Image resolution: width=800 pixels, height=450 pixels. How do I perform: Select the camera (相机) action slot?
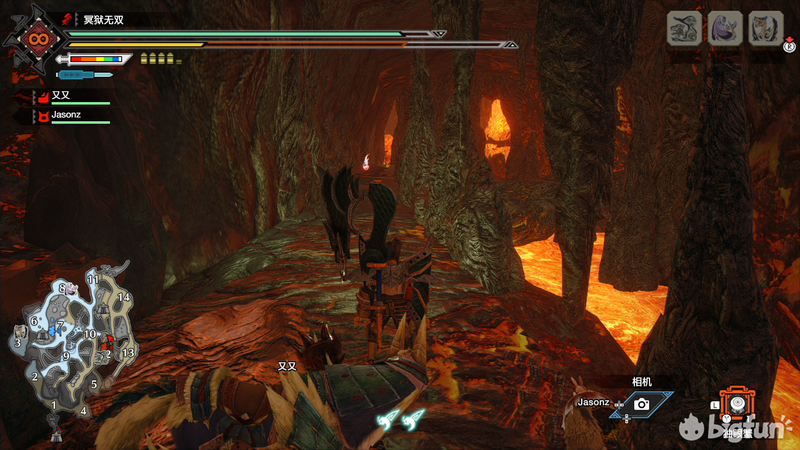point(641,403)
